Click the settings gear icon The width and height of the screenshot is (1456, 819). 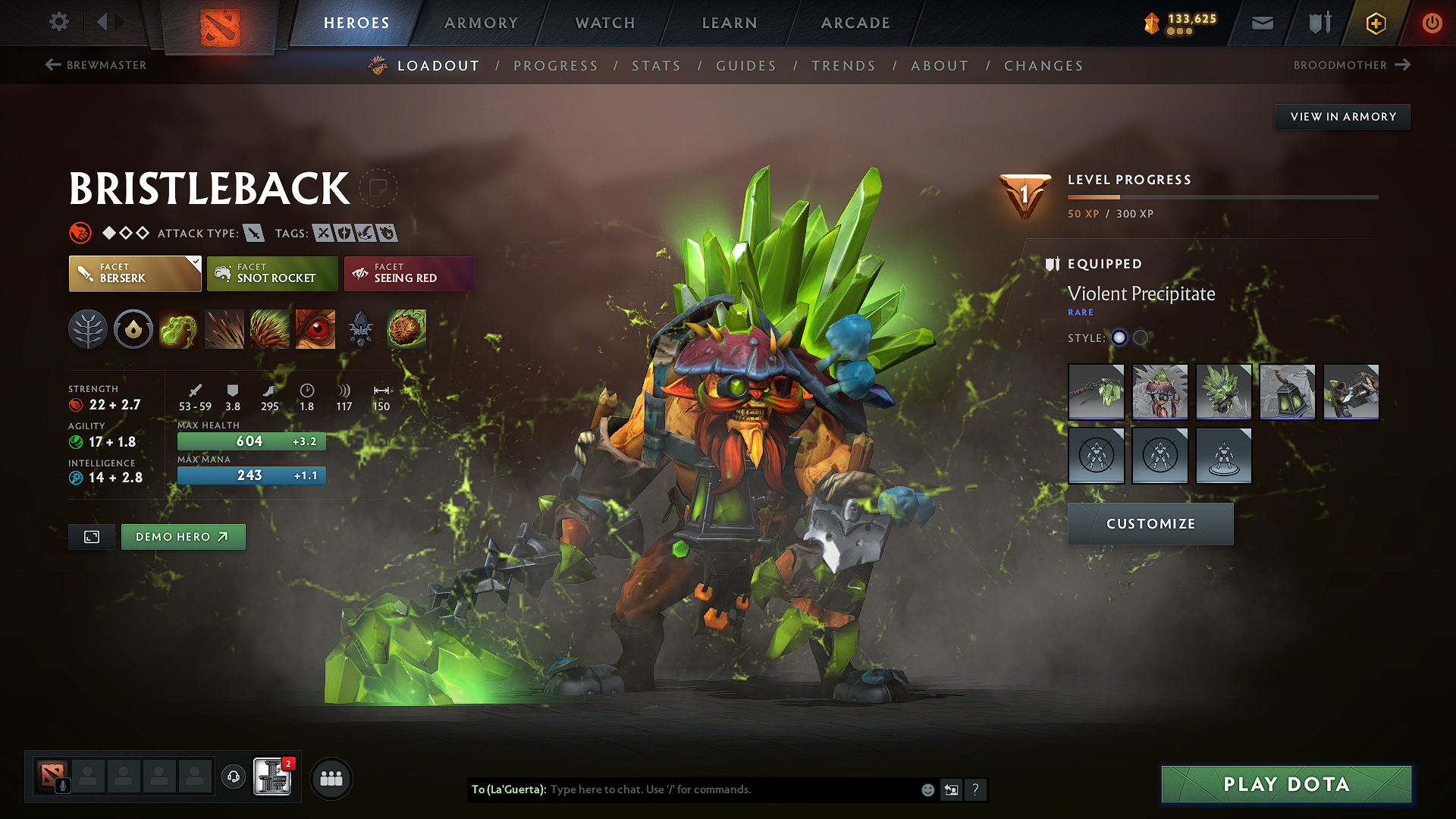(x=58, y=22)
